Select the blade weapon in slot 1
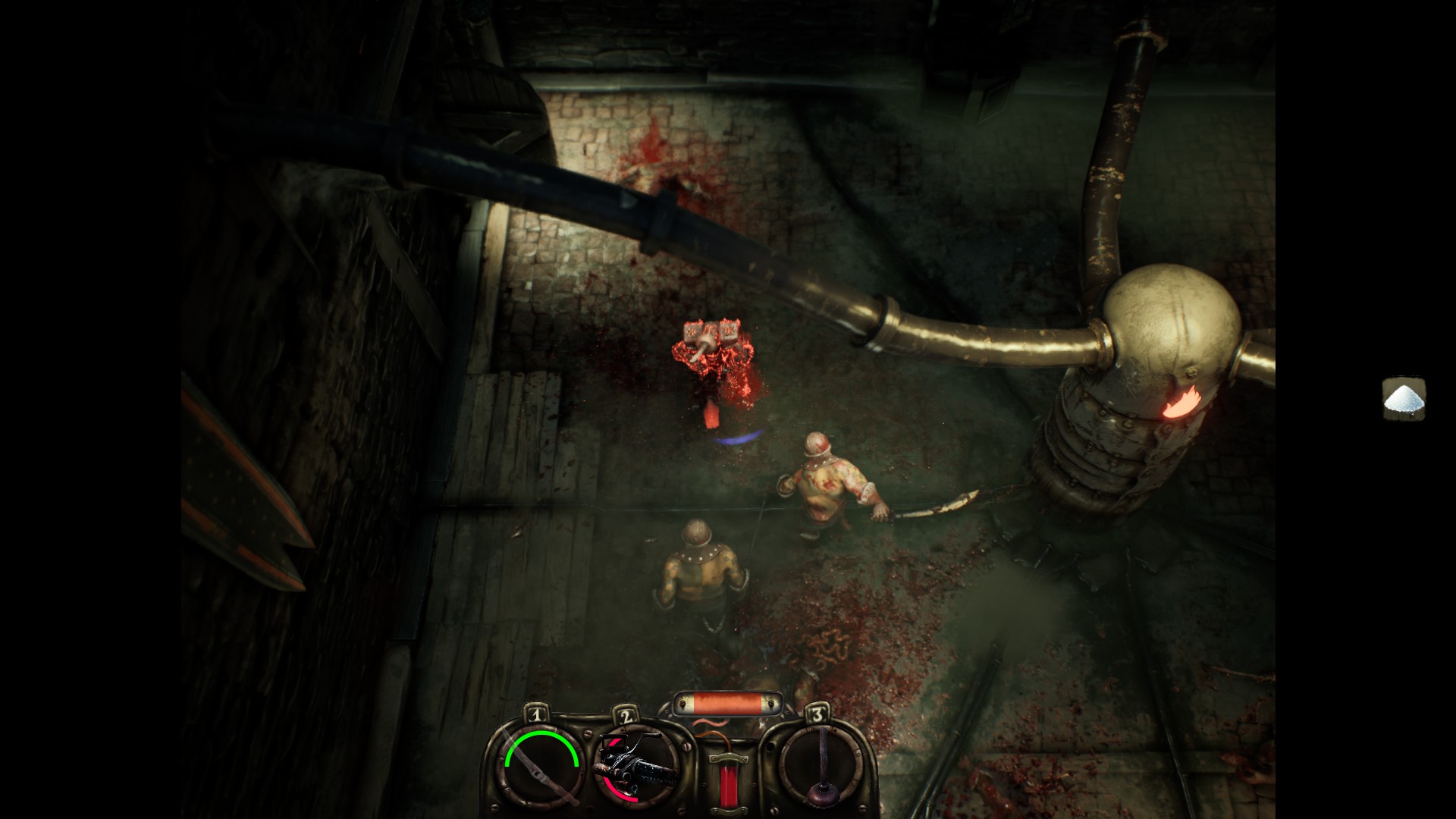This screenshot has height=819, width=1456. pyautogui.click(x=541, y=766)
